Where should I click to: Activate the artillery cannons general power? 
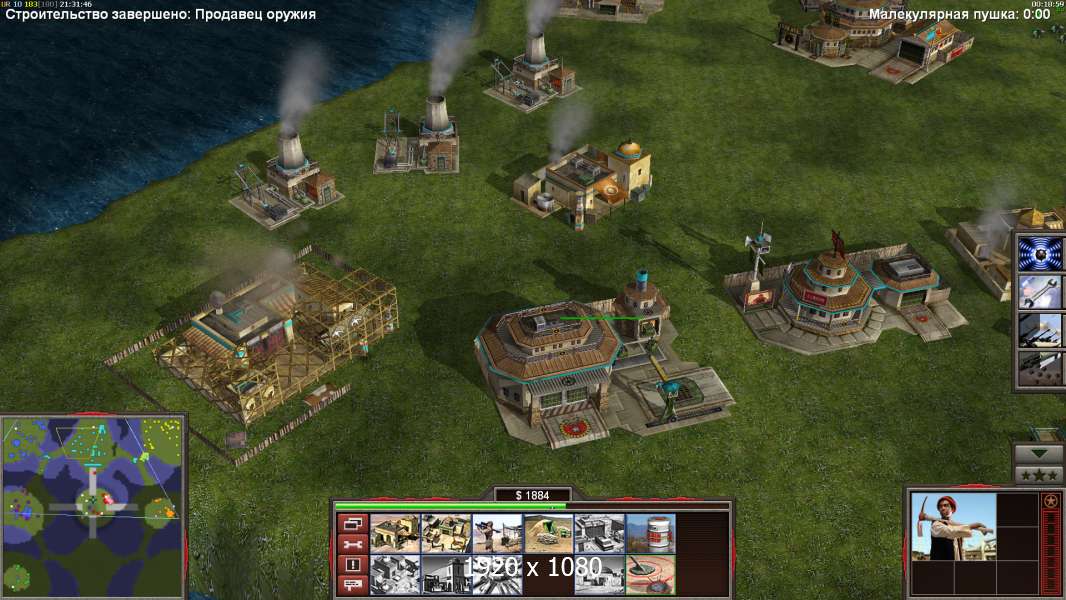[1040, 330]
